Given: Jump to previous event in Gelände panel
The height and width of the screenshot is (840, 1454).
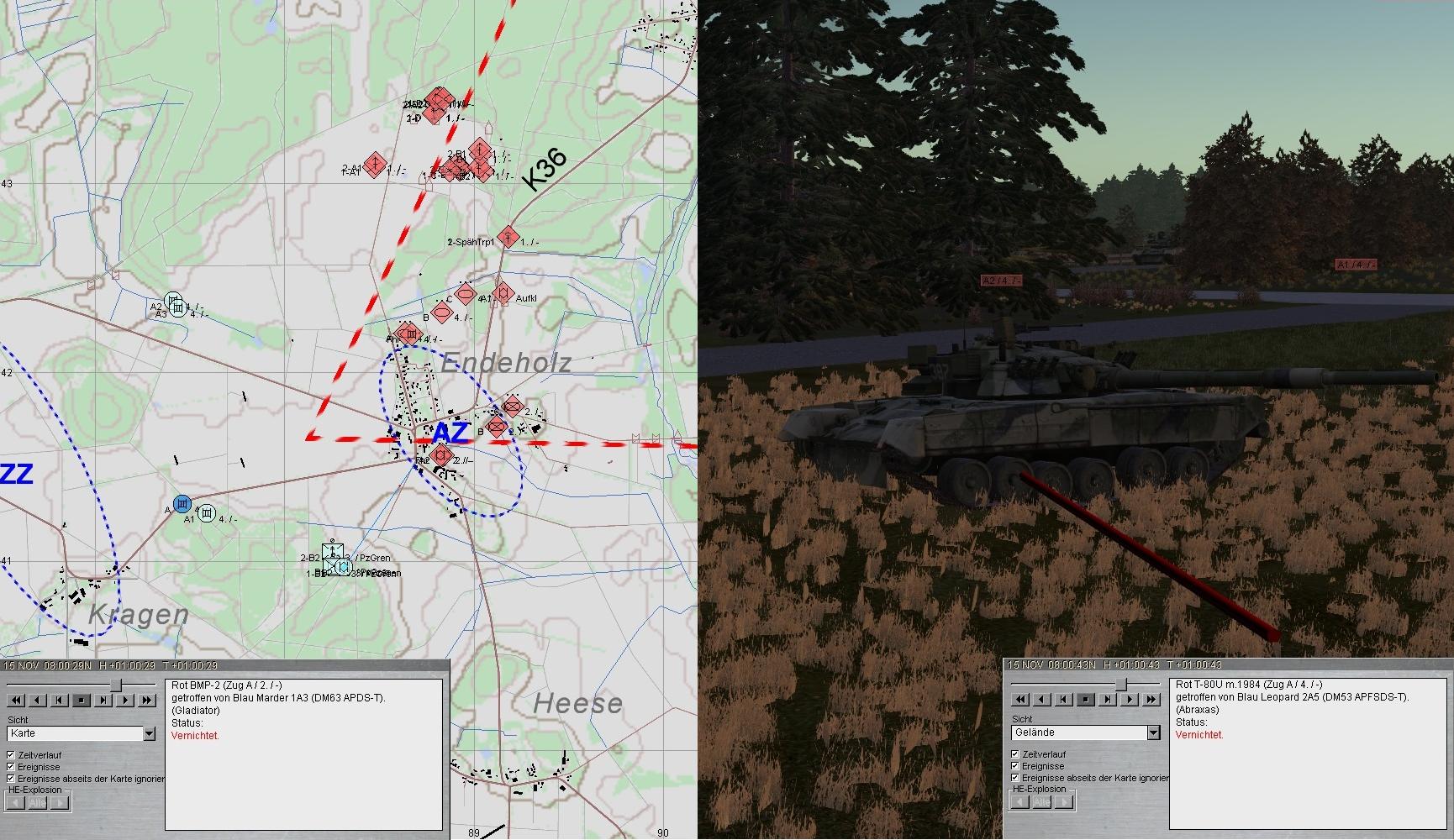Looking at the screenshot, I should point(1064,699).
